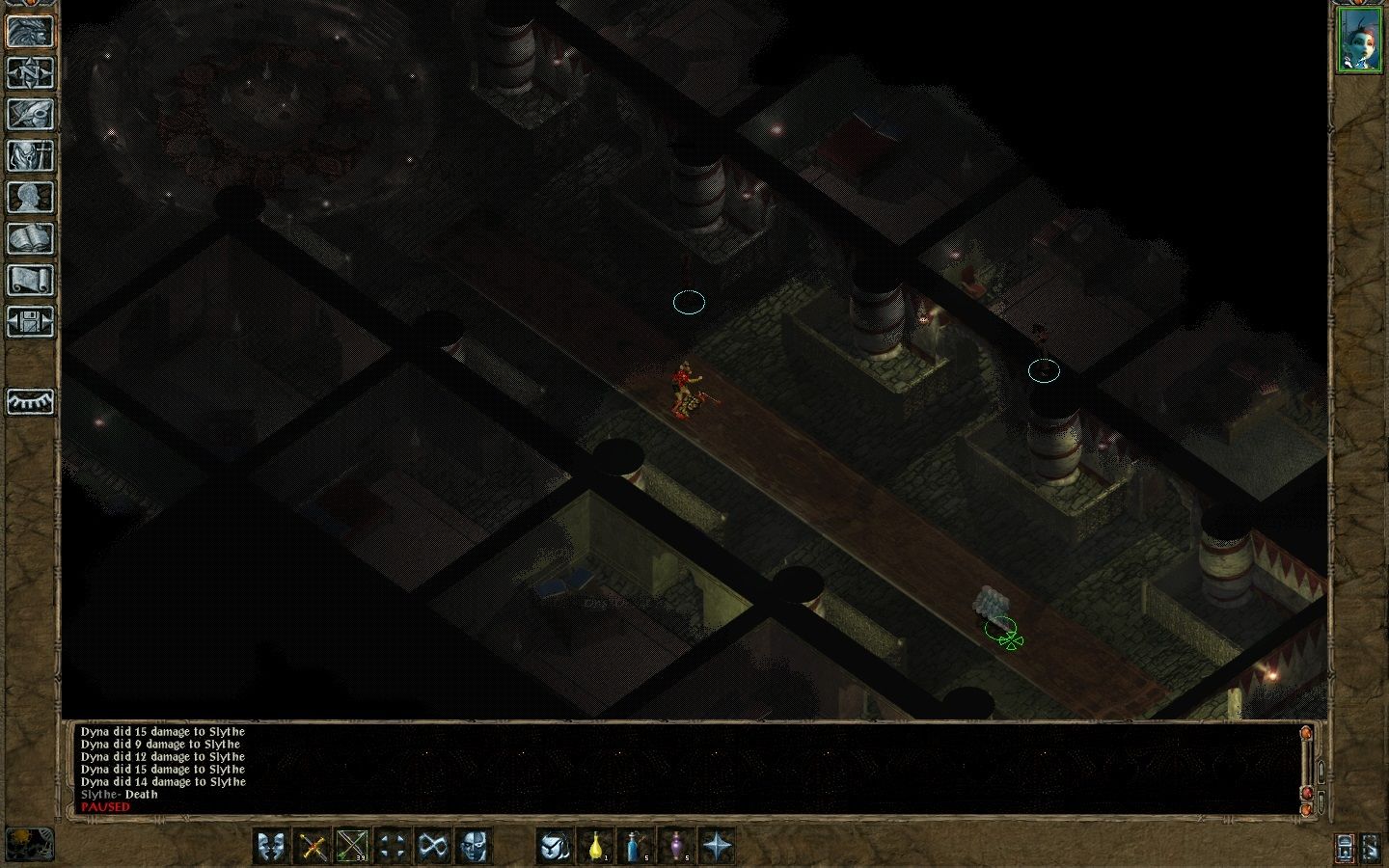Screen dimensions: 1389x868
Task: Use the yellow potion quick item
Action: tap(596, 846)
